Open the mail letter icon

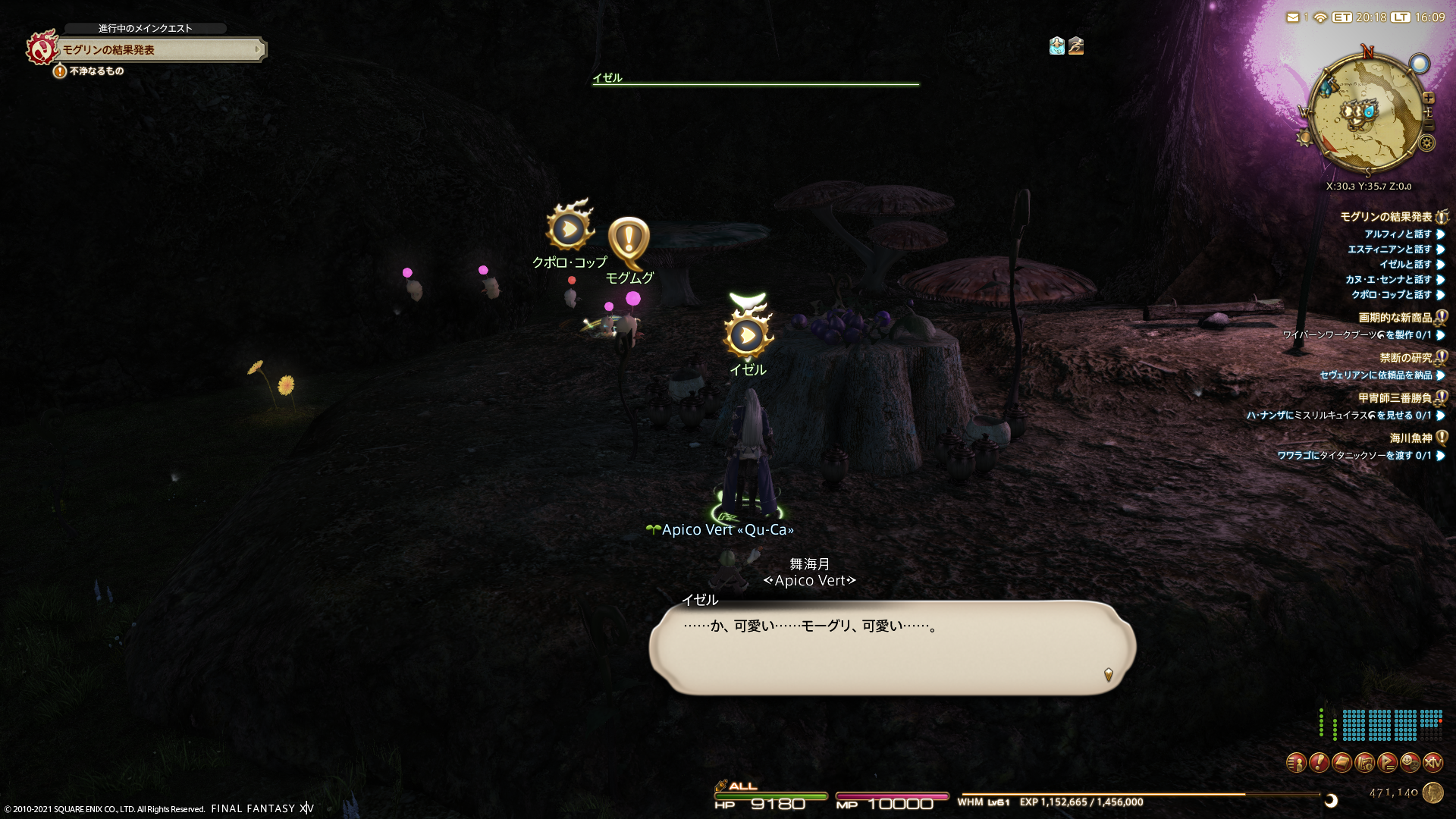tap(1292, 17)
